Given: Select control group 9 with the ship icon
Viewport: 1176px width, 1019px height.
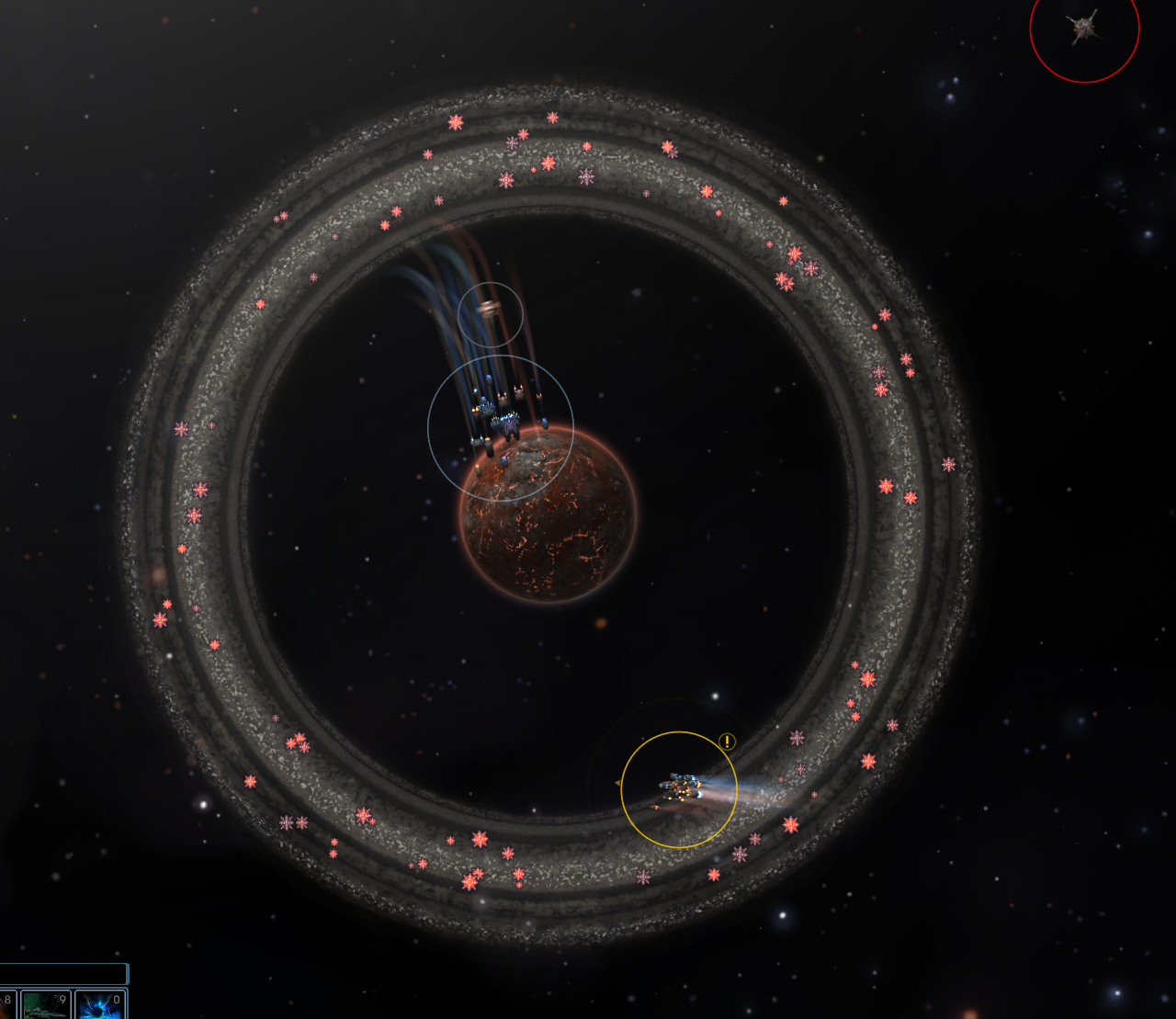Looking at the screenshot, I should pyautogui.click(x=46, y=1004).
